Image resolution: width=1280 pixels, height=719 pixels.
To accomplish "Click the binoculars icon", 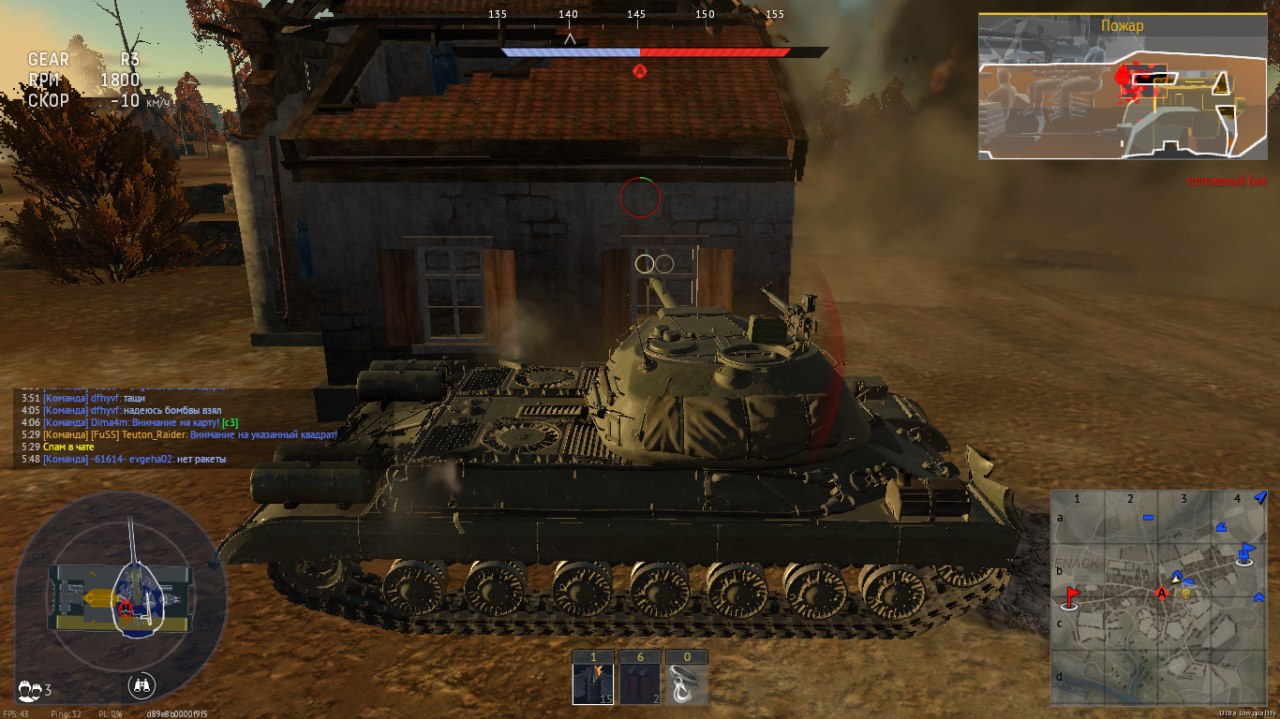I will [142, 686].
